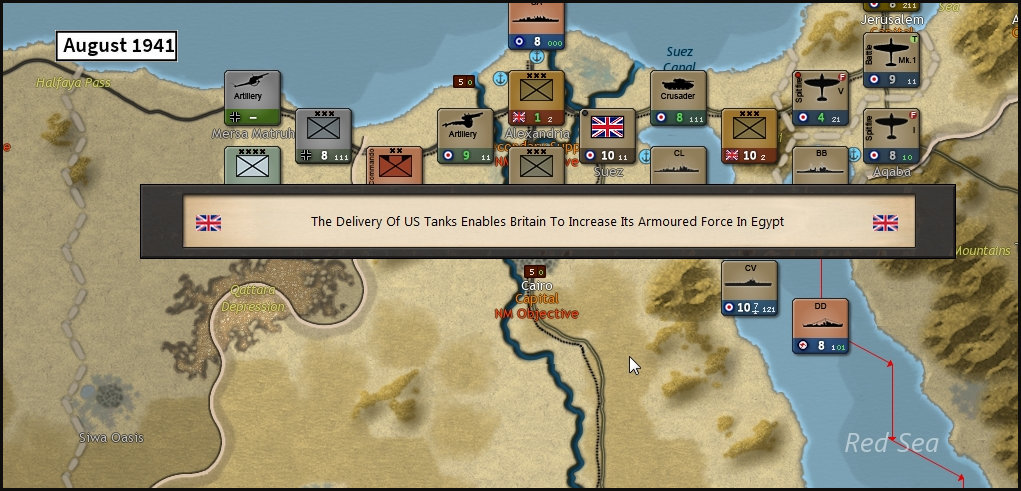The height and width of the screenshot is (491, 1021).
Task: Select the Spitfire V fighter unit
Action: click(820, 97)
